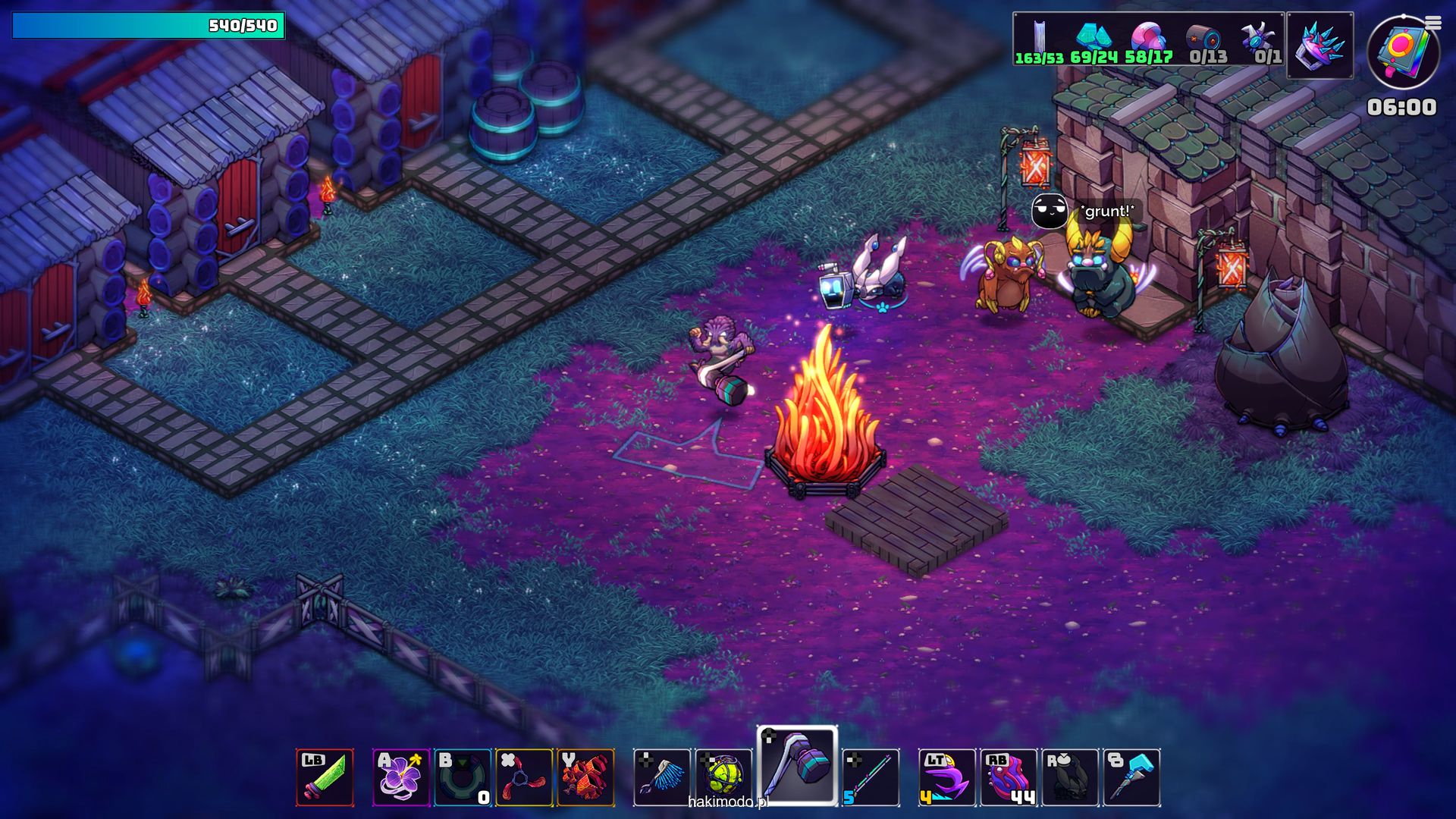Click the pink mushroom resource icon
This screenshot has height=819, width=1456.
1148,37
